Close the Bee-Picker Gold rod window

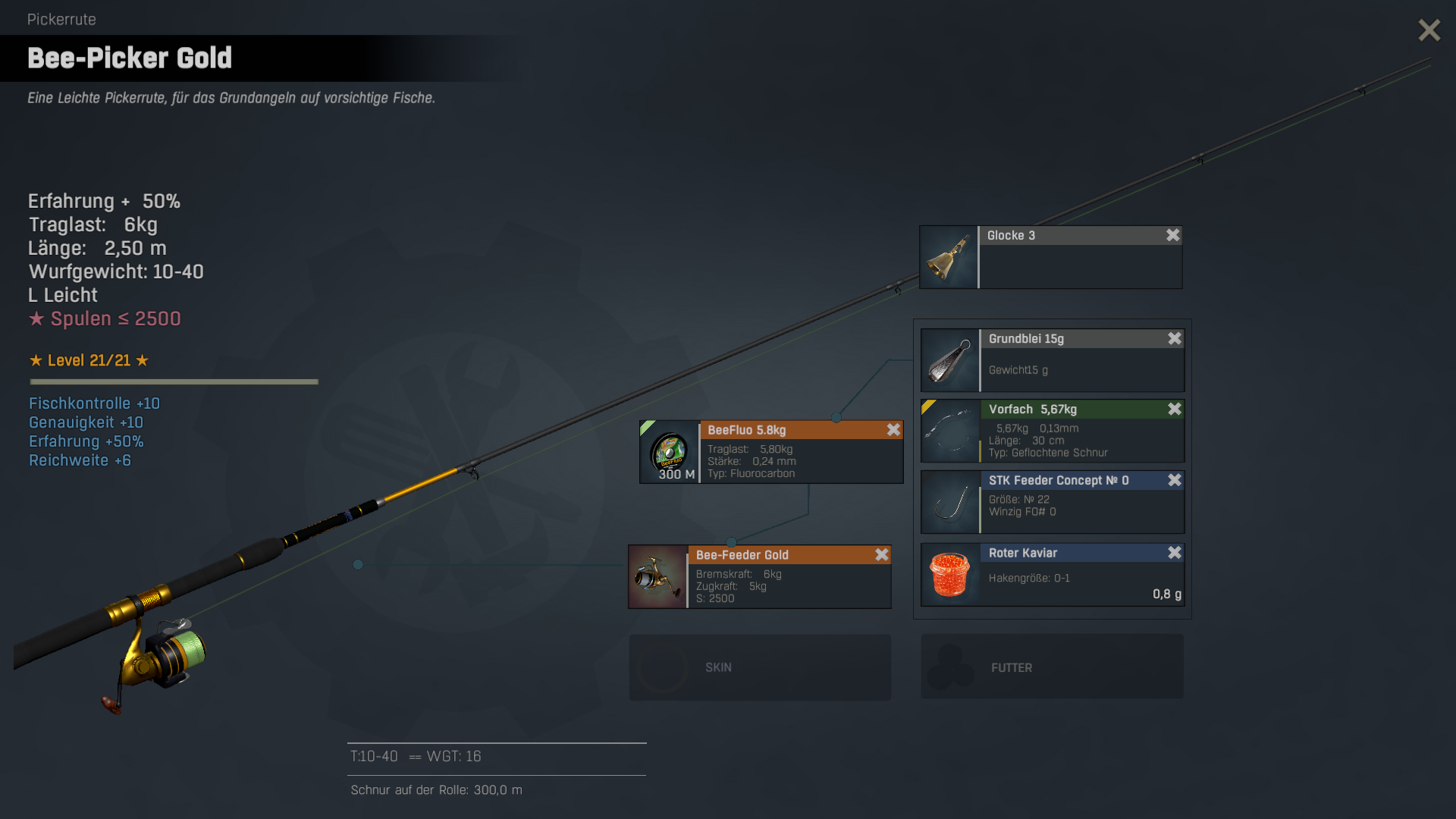(1429, 30)
